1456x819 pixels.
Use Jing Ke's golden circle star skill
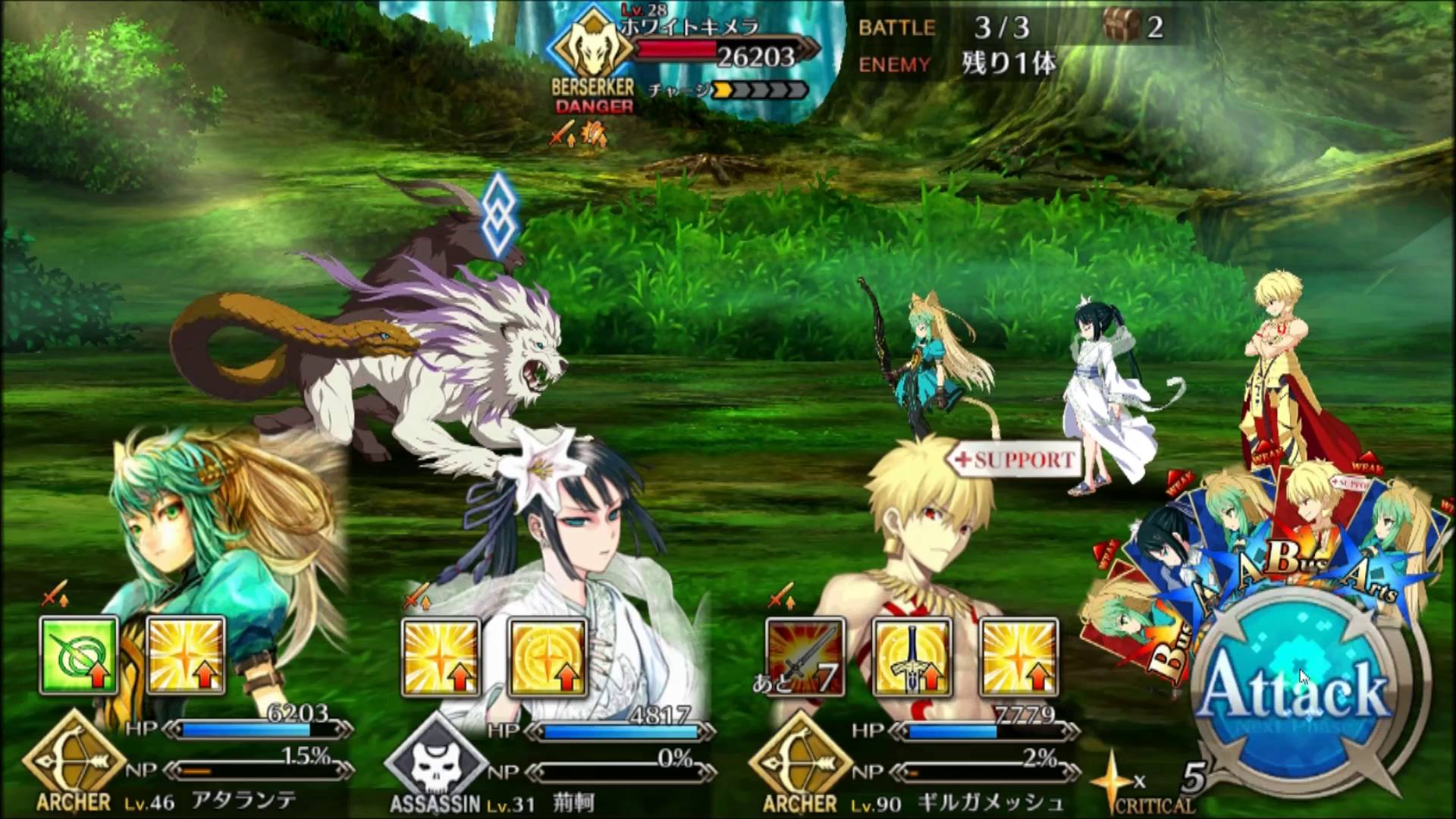tap(548, 657)
